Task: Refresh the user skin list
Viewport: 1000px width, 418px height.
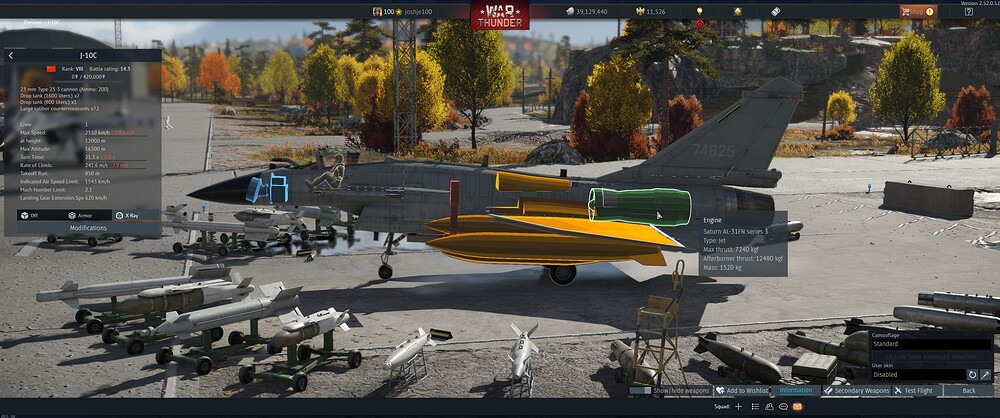Action: click(x=971, y=375)
